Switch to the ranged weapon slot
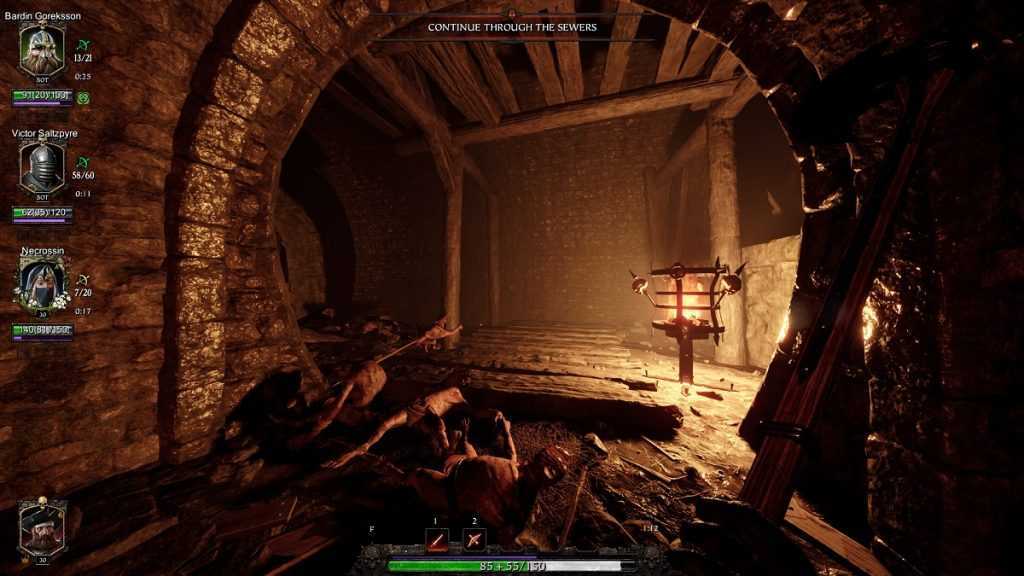 pos(475,540)
